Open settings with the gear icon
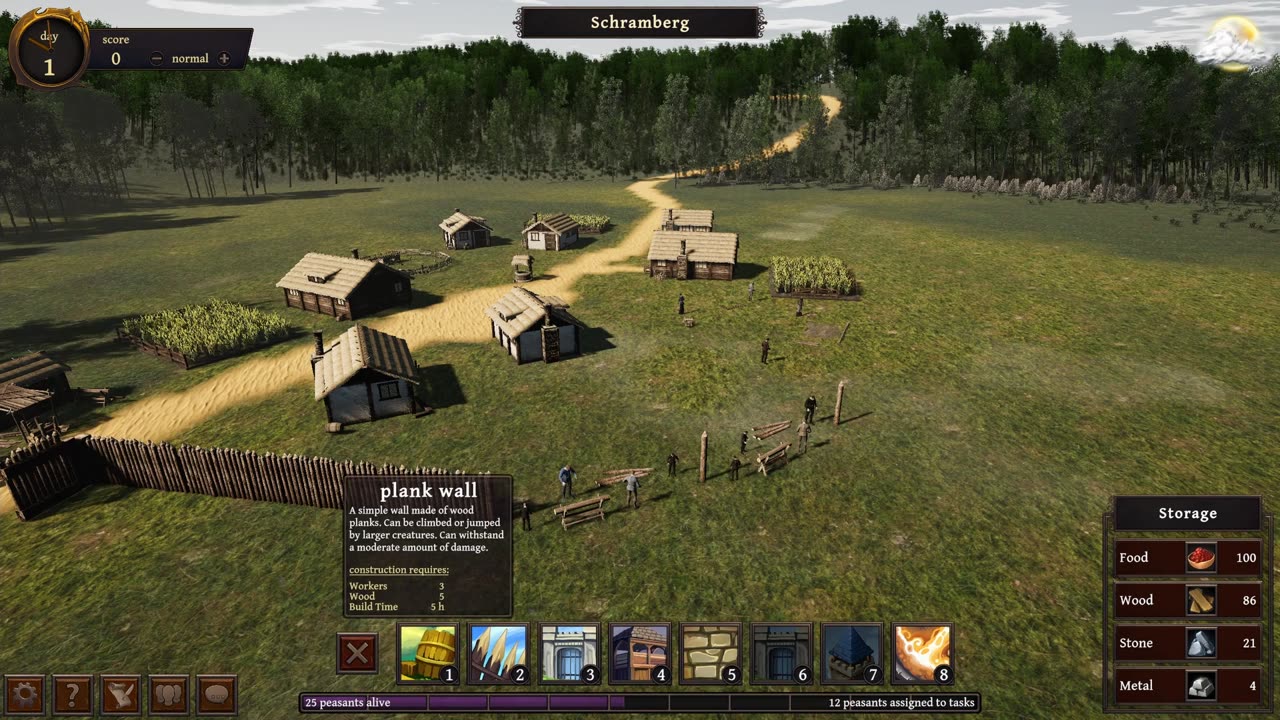Image resolution: width=1280 pixels, height=720 pixels. pos(24,694)
